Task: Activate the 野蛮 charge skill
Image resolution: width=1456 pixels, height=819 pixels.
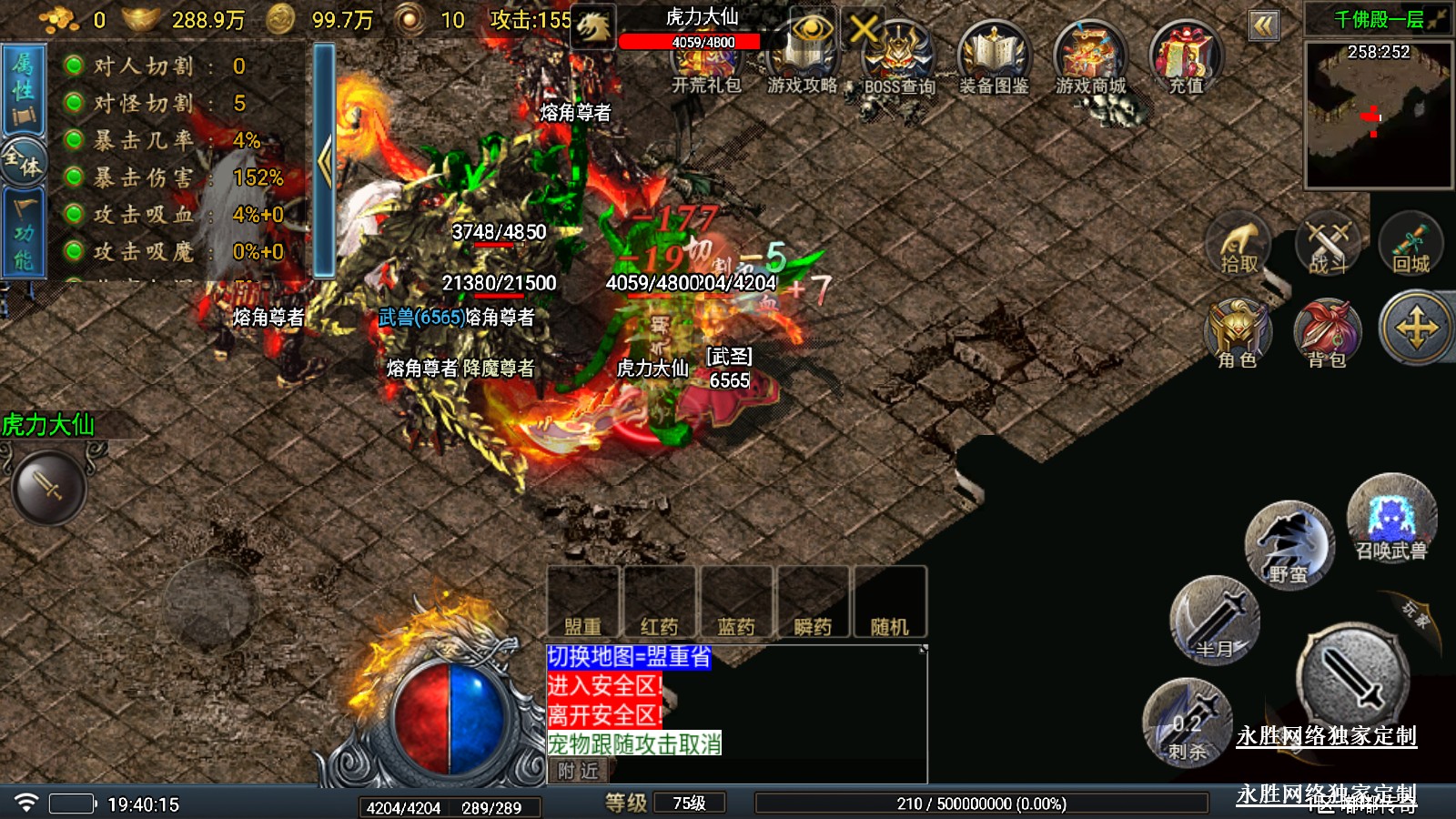Action: click(1289, 546)
